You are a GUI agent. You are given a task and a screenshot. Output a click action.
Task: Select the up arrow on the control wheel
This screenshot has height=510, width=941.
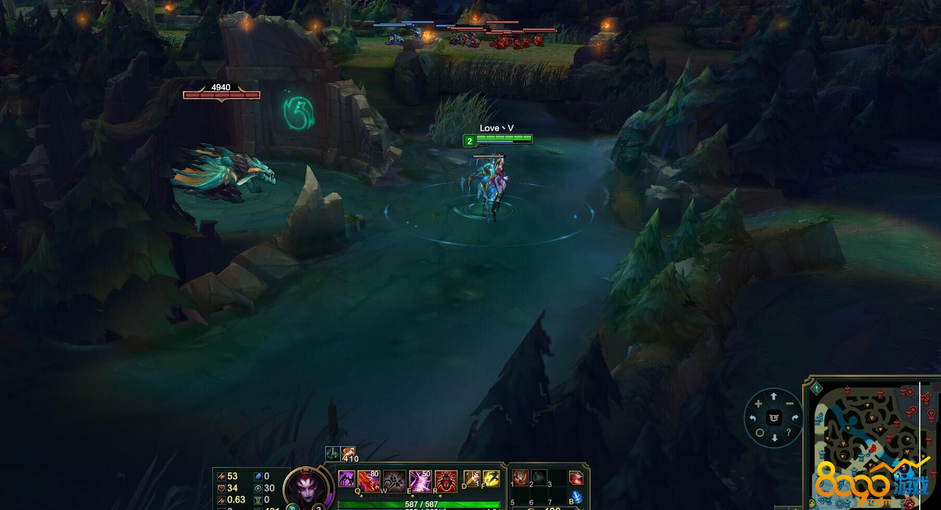pyautogui.click(x=774, y=398)
